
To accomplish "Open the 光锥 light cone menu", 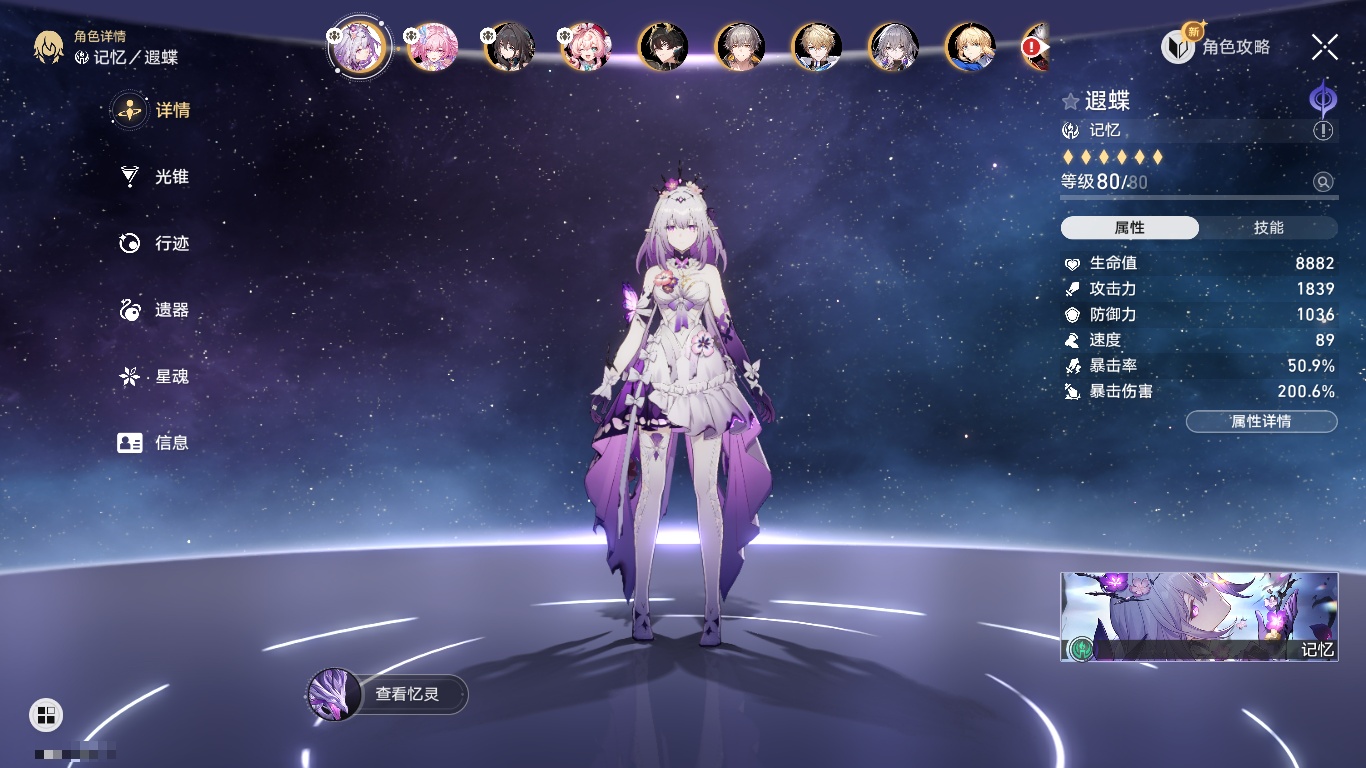I will pos(155,177).
